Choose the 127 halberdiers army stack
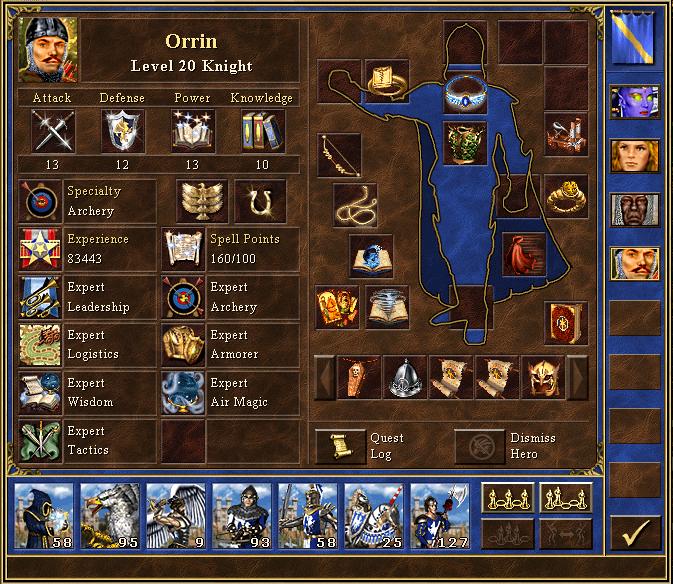 pos(440,518)
